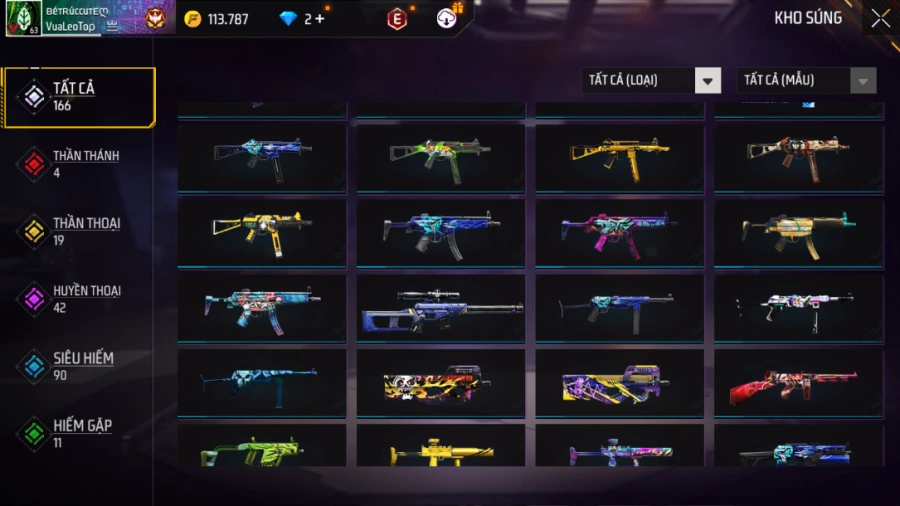
Task: Select the solid gold UMP skin
Action: [x=619, y=157]
